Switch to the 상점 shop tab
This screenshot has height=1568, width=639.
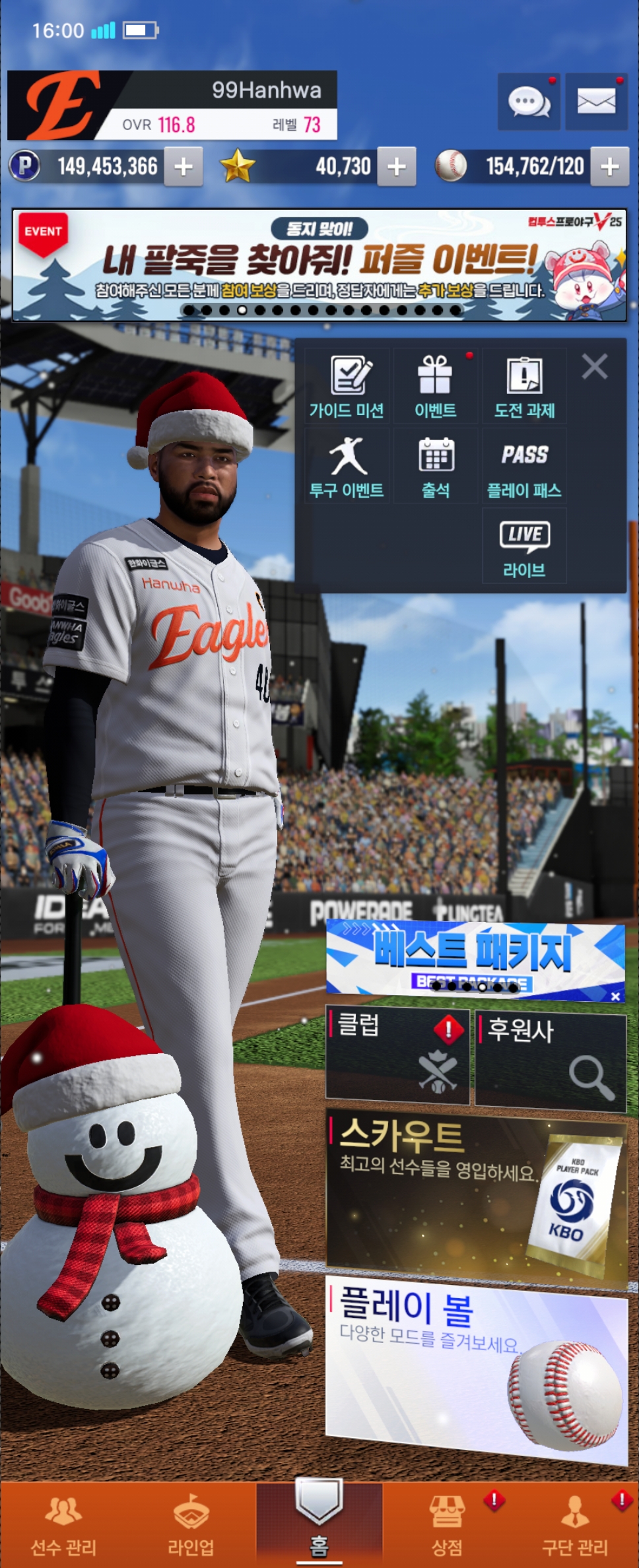(448, 1524)
